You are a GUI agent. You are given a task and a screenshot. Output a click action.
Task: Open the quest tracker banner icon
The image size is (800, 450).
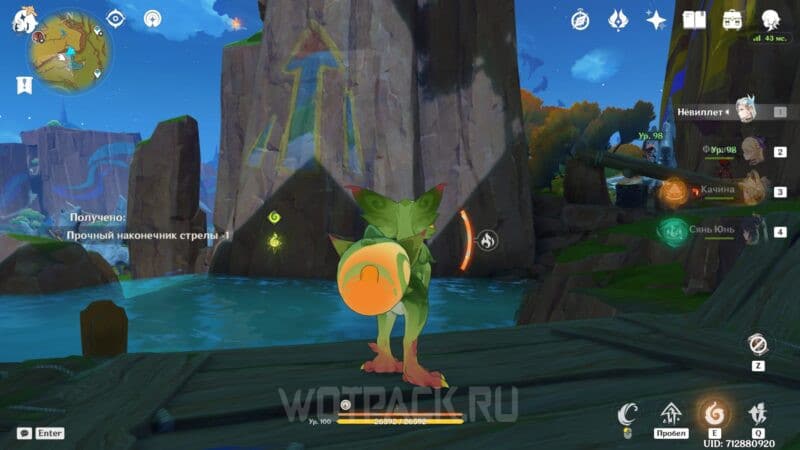point(22,86)
